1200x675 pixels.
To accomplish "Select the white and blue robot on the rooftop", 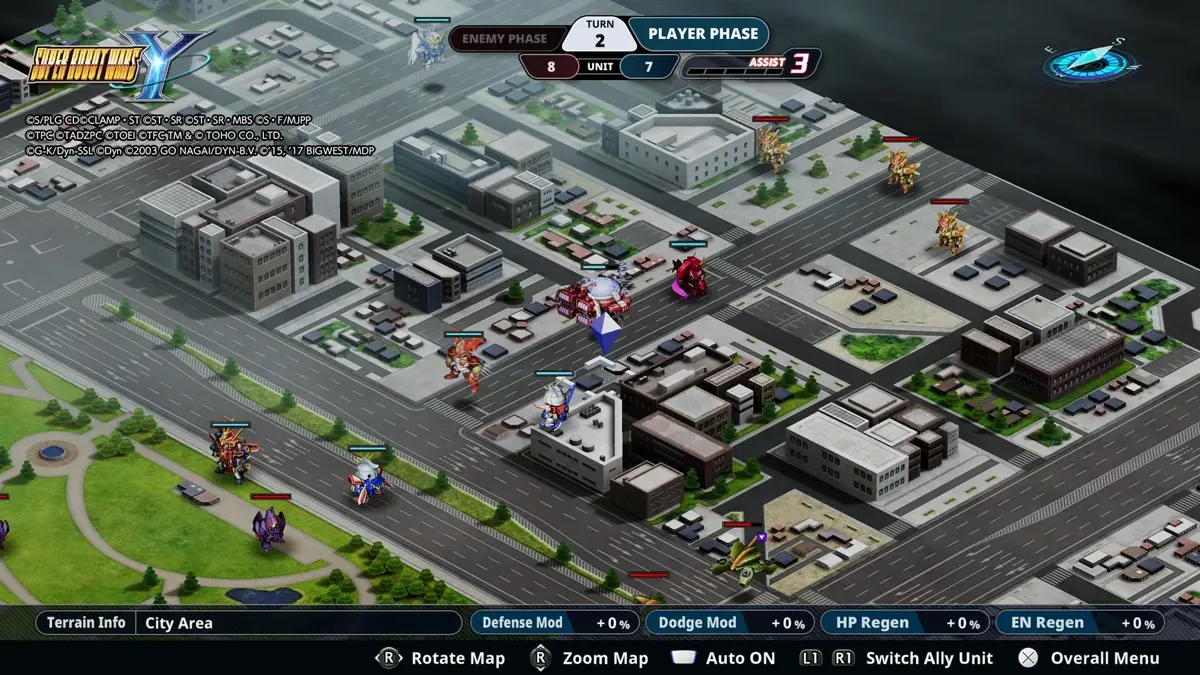I will pos(555,403).
